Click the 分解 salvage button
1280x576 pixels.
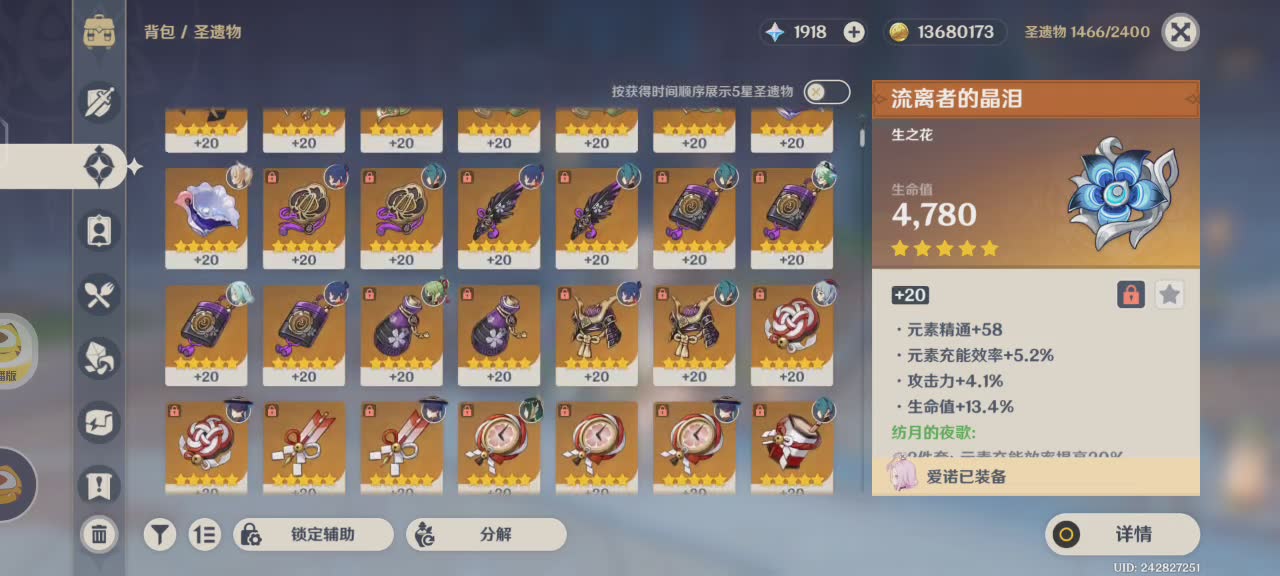tap(486, 534)
